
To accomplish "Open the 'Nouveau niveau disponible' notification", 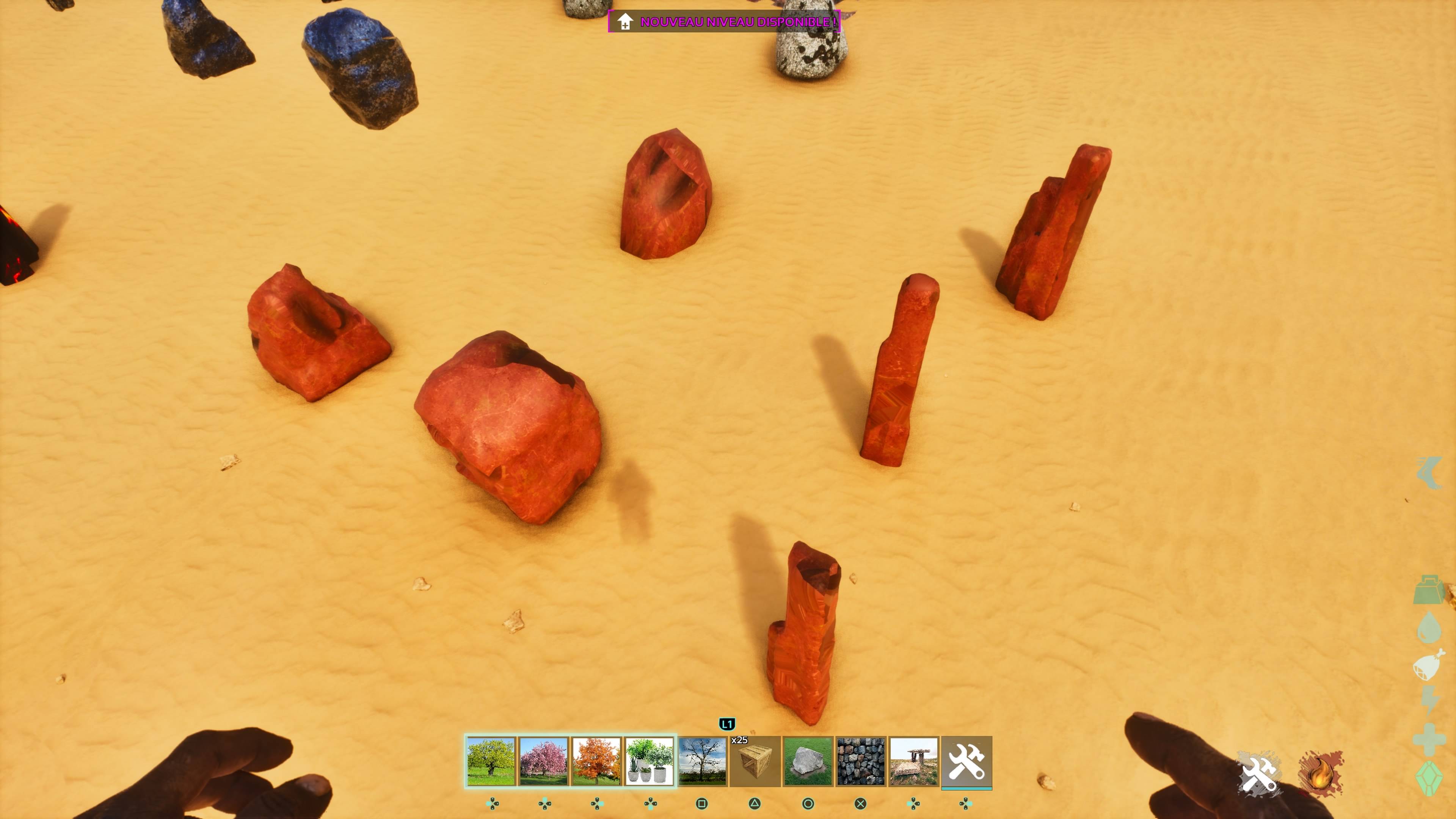I will (724, 22).
